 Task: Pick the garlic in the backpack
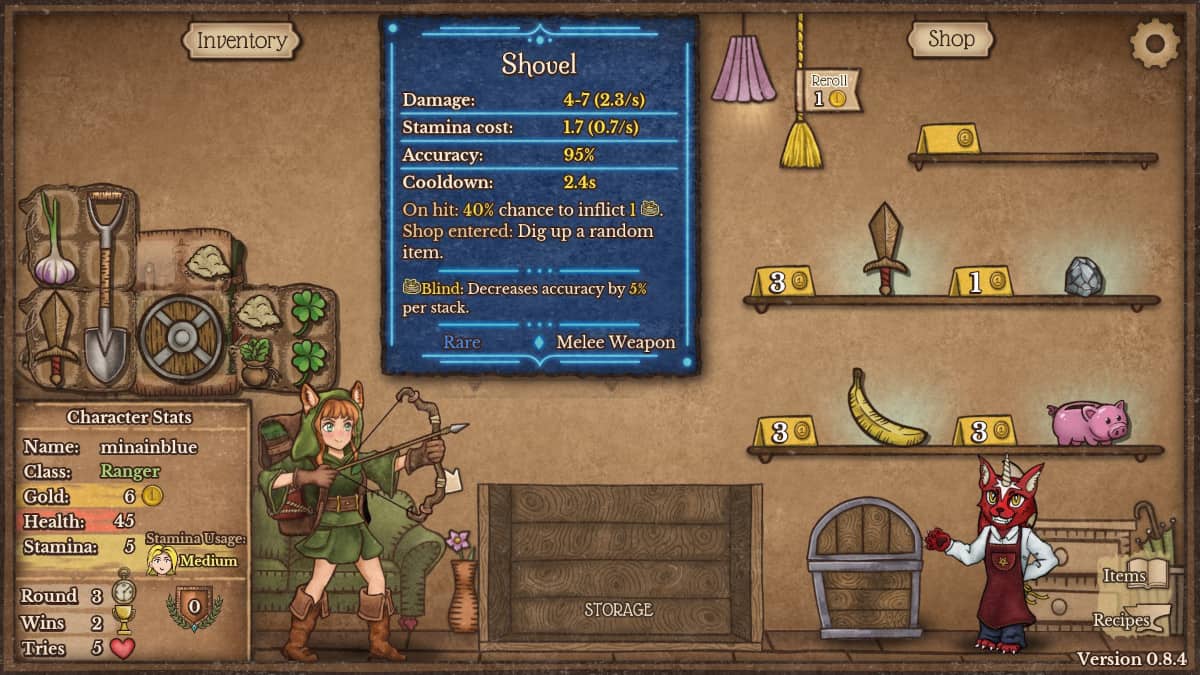pyautogui.click(x=53, y=246)
